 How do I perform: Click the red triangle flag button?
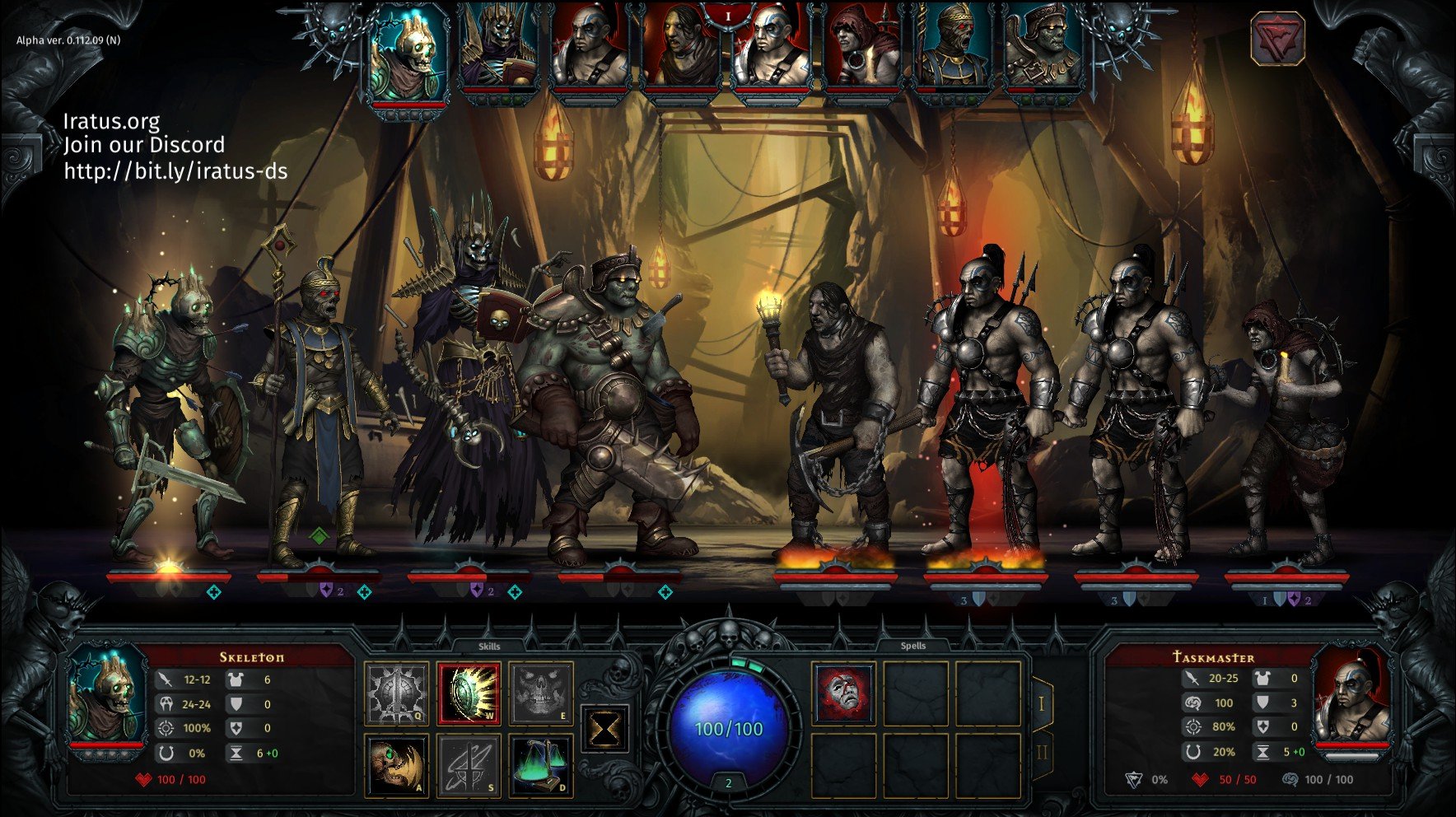click(x=1277, y=39)
